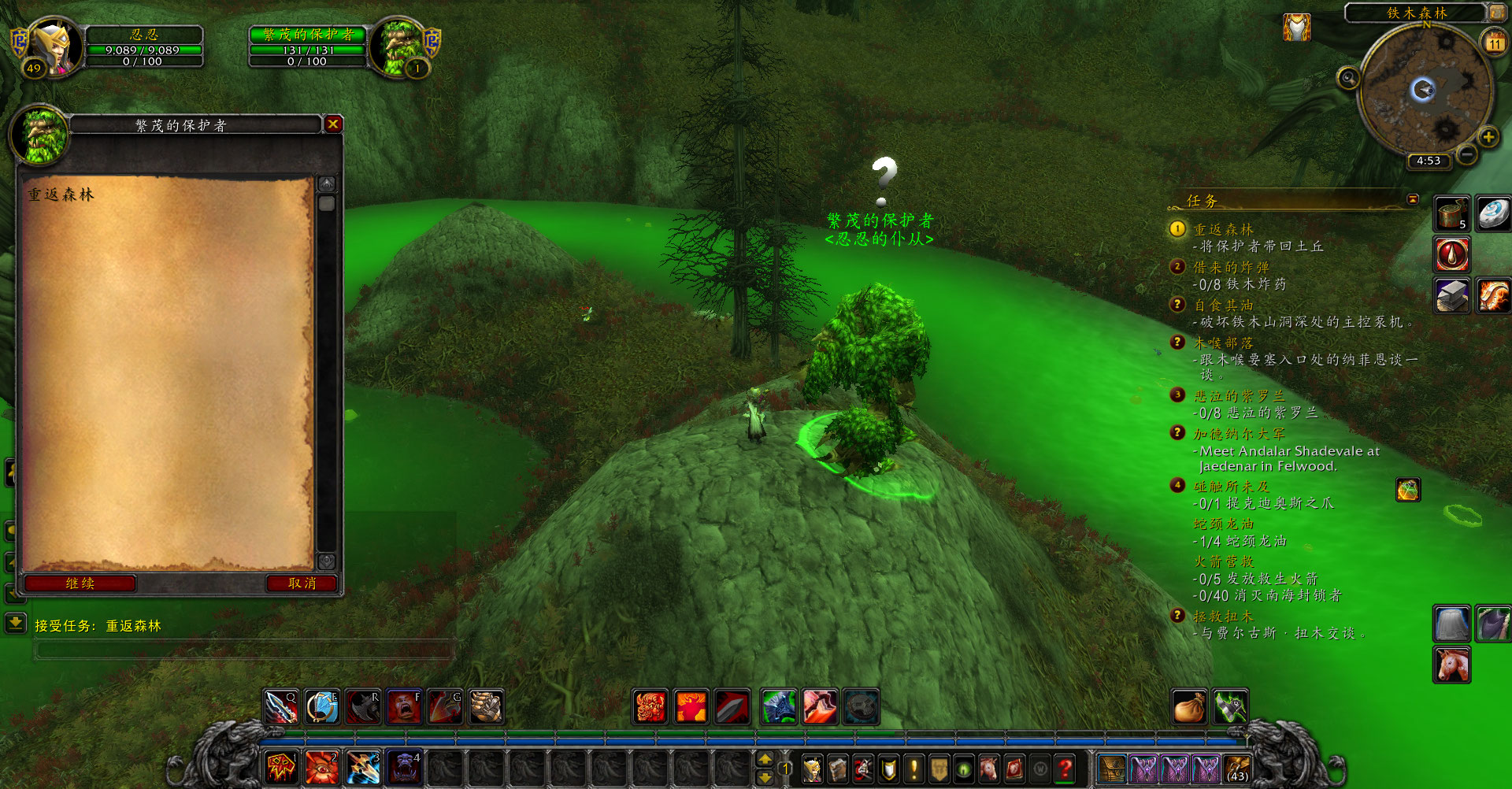The height and width of the screenshot is (789, 1512).
Task: Activate the horse mount icon
Action: click(x=1452, y=664)
